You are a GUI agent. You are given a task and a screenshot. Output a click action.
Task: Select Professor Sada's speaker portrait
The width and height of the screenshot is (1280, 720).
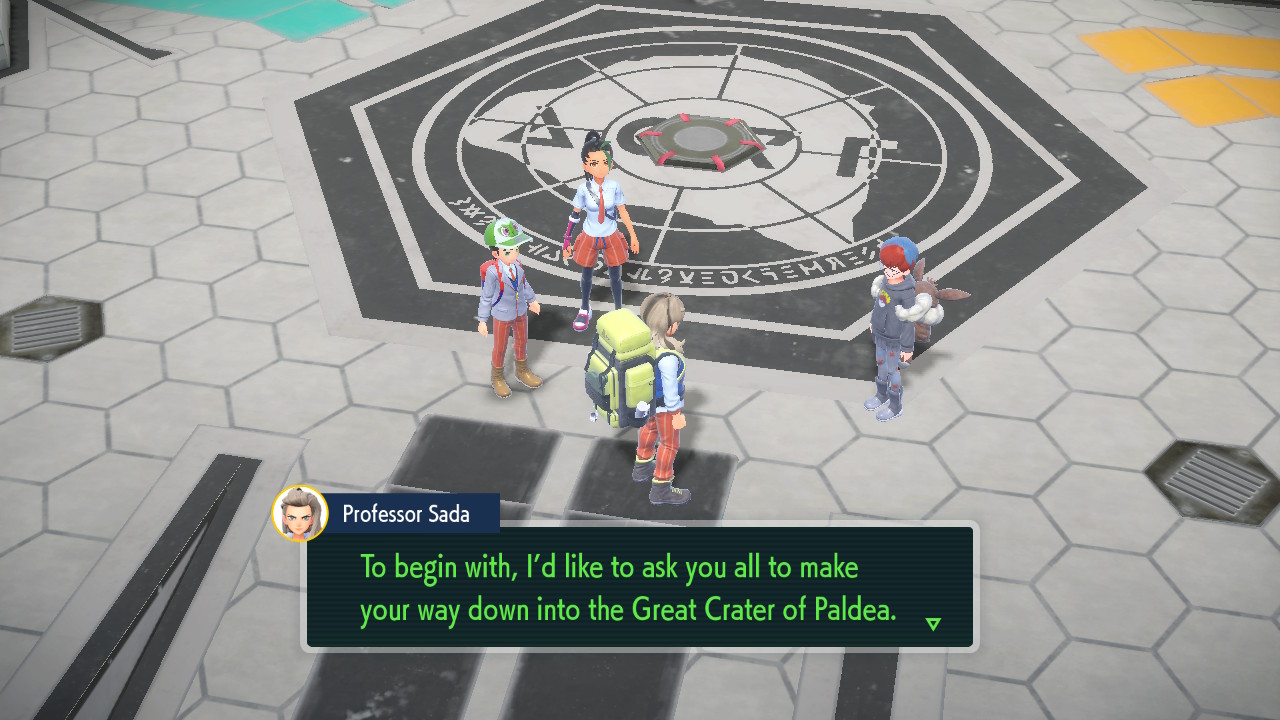(x=300, y=513)
